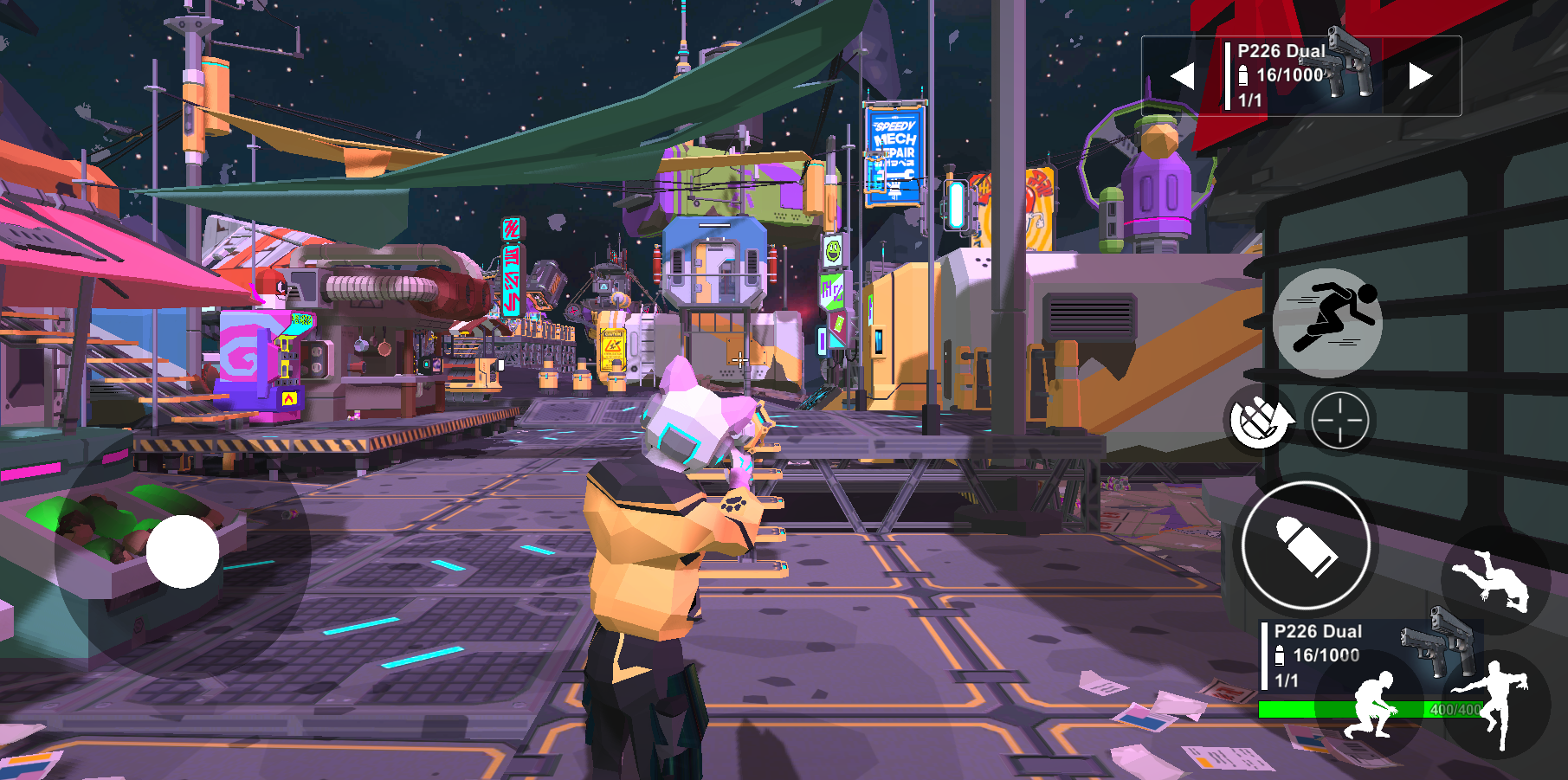Screen dimensions: 1568x780
Task: Switch to the next weapon with right arrow
Action: (1420, 76)
